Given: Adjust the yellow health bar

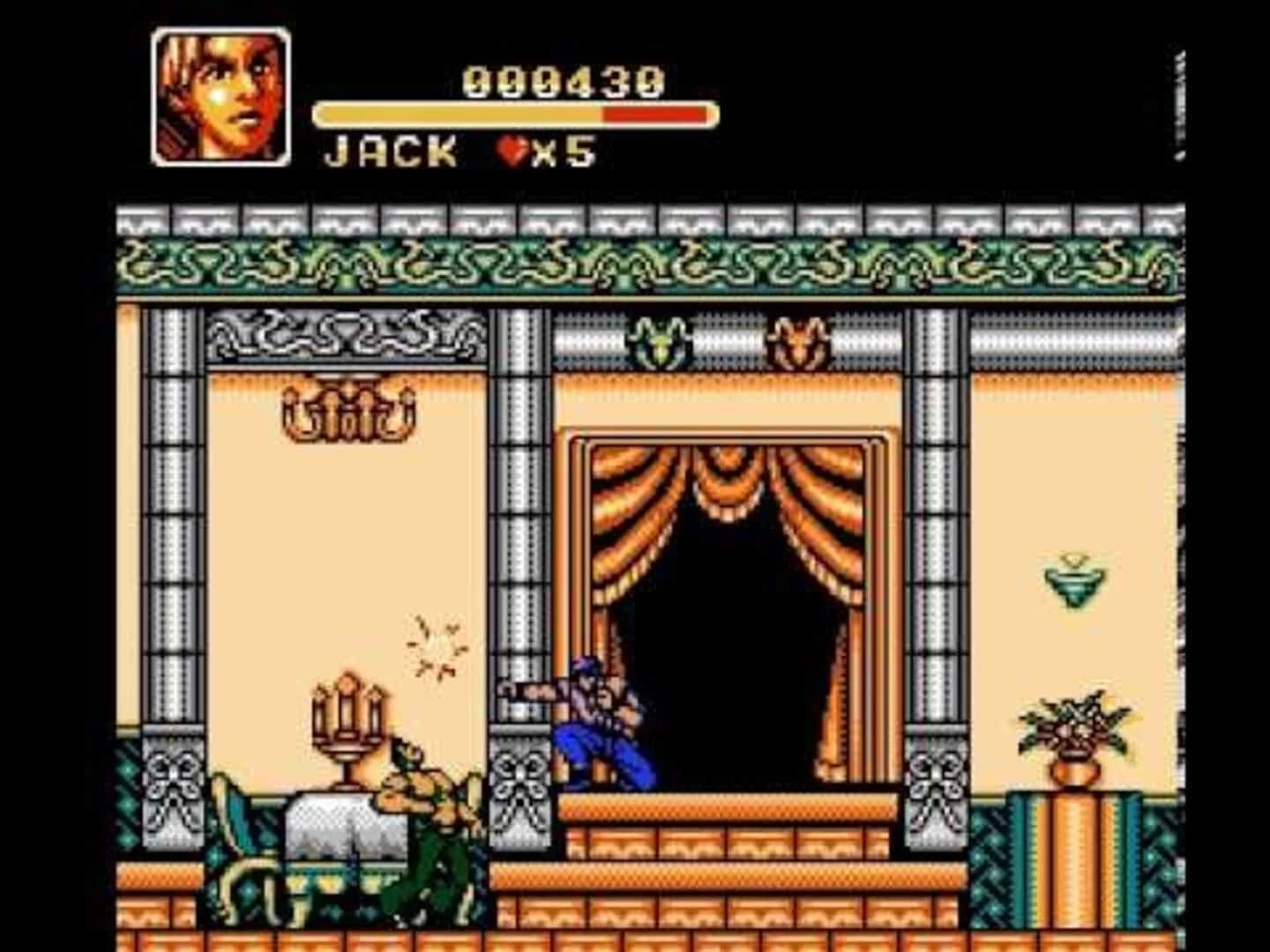Looking at the screenshot, I should click(459, 113).
